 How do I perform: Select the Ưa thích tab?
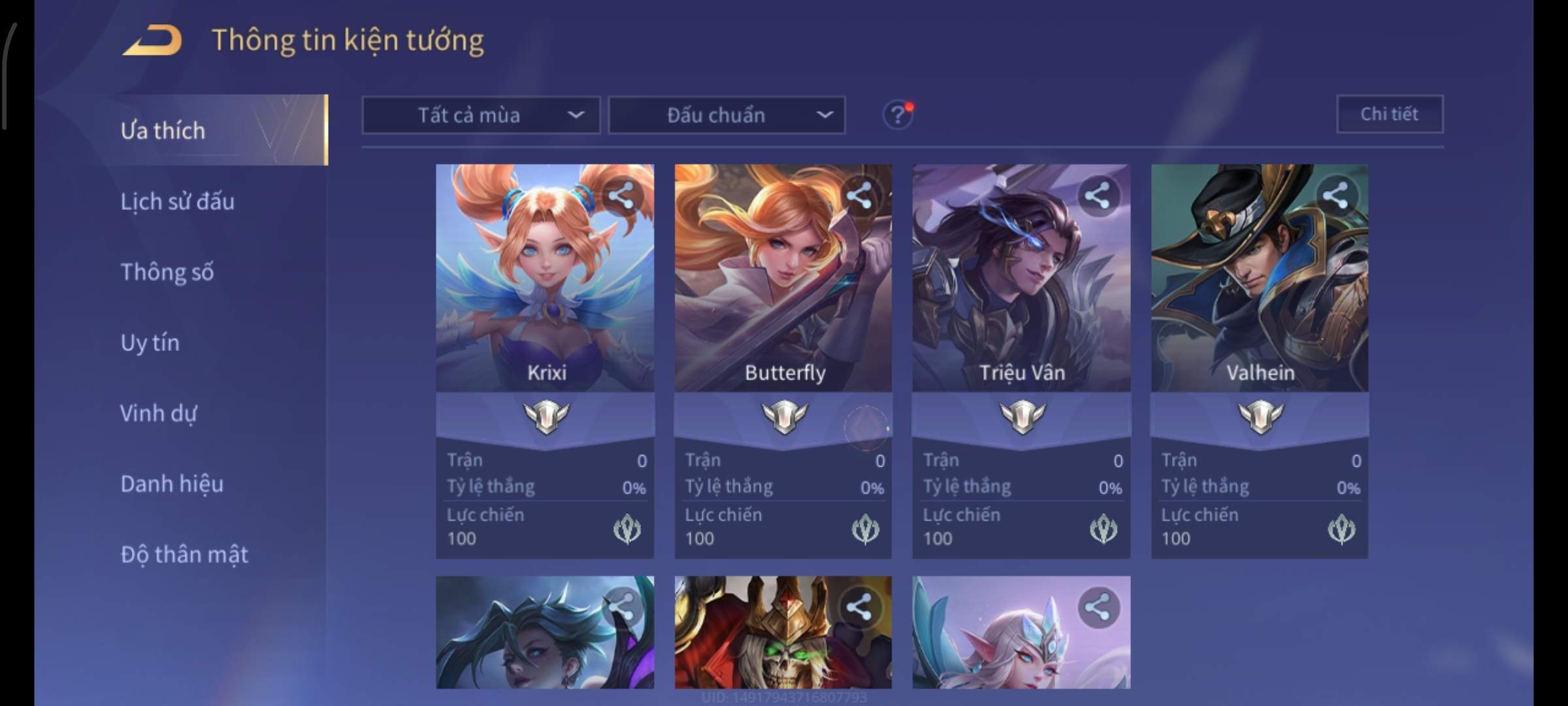tap(163, 131)
